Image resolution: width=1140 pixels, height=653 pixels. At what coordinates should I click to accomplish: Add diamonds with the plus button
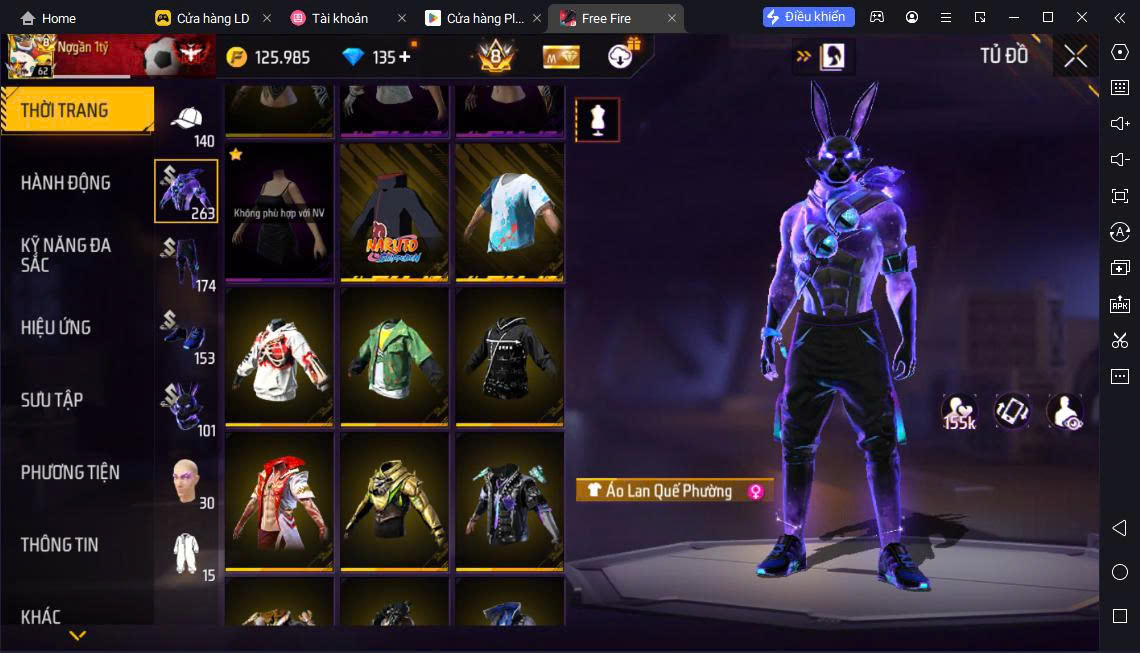pos(405,57)
